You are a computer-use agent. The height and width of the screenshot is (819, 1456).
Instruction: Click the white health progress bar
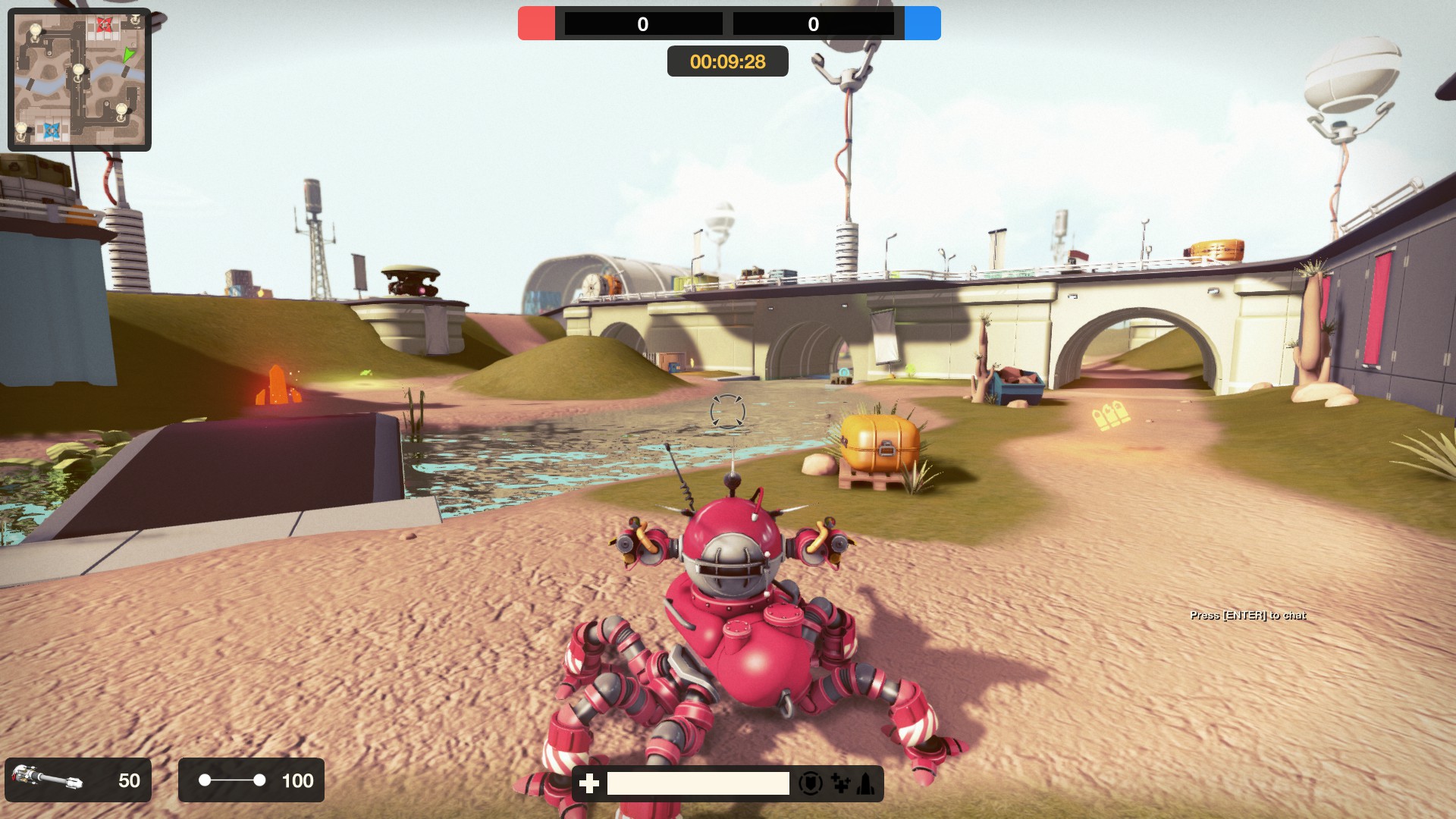[698, 783]
